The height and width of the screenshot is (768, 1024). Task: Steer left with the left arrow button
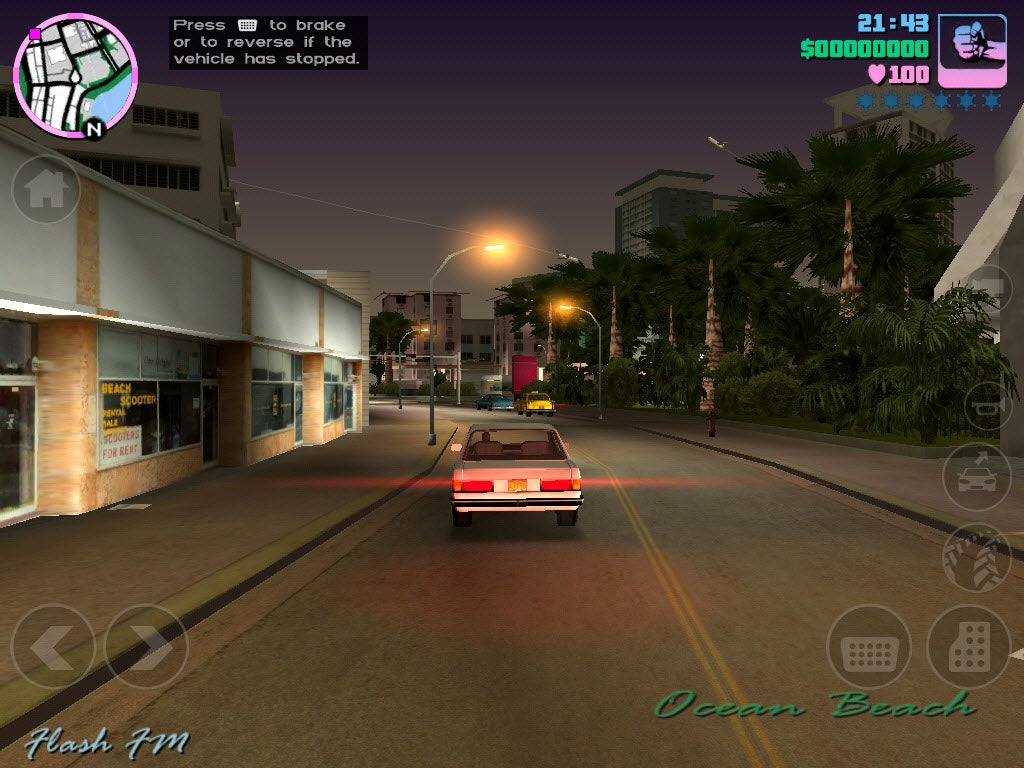tap(52, 647)
